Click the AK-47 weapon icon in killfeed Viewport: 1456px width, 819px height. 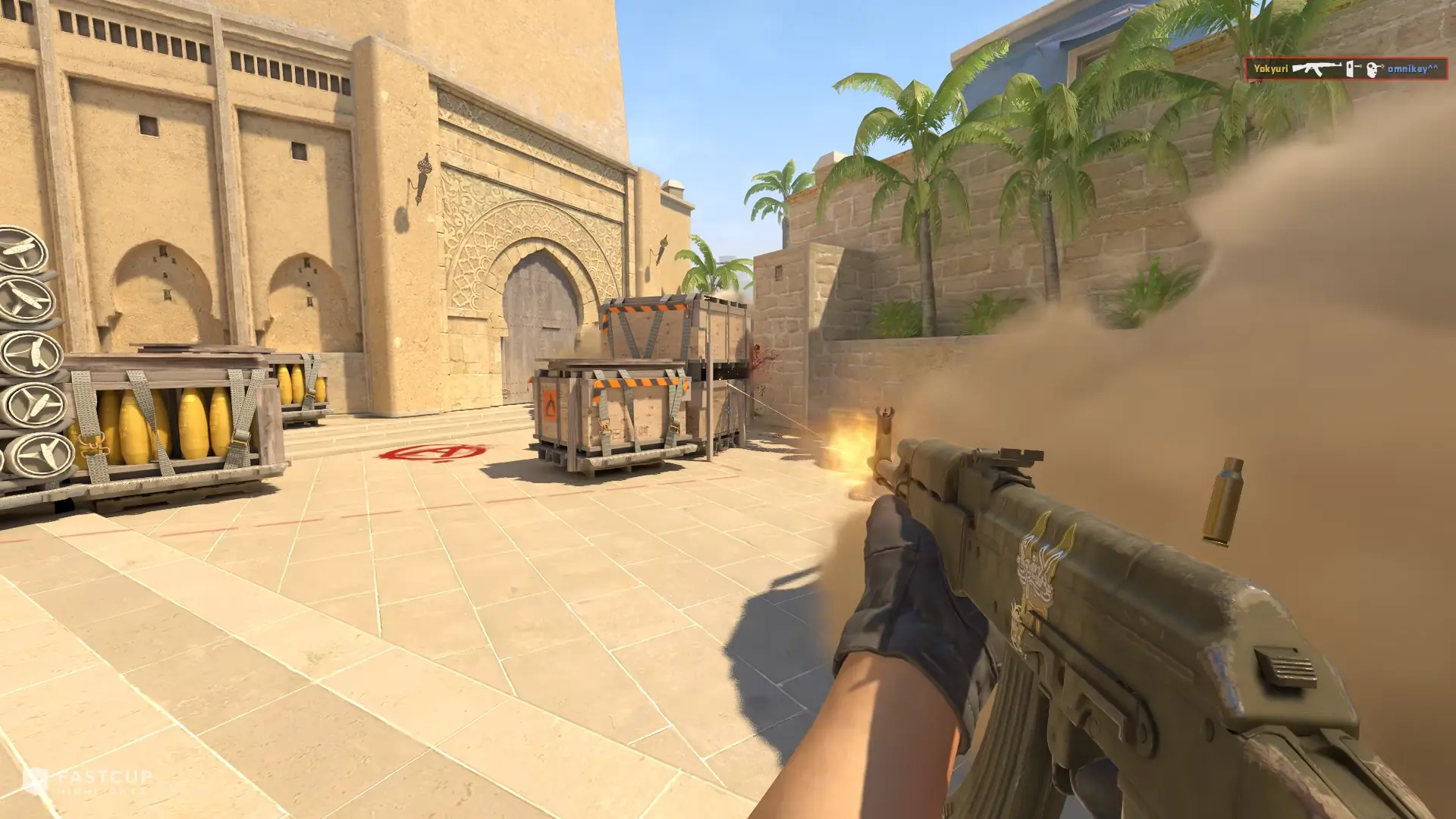point(1318,68)
